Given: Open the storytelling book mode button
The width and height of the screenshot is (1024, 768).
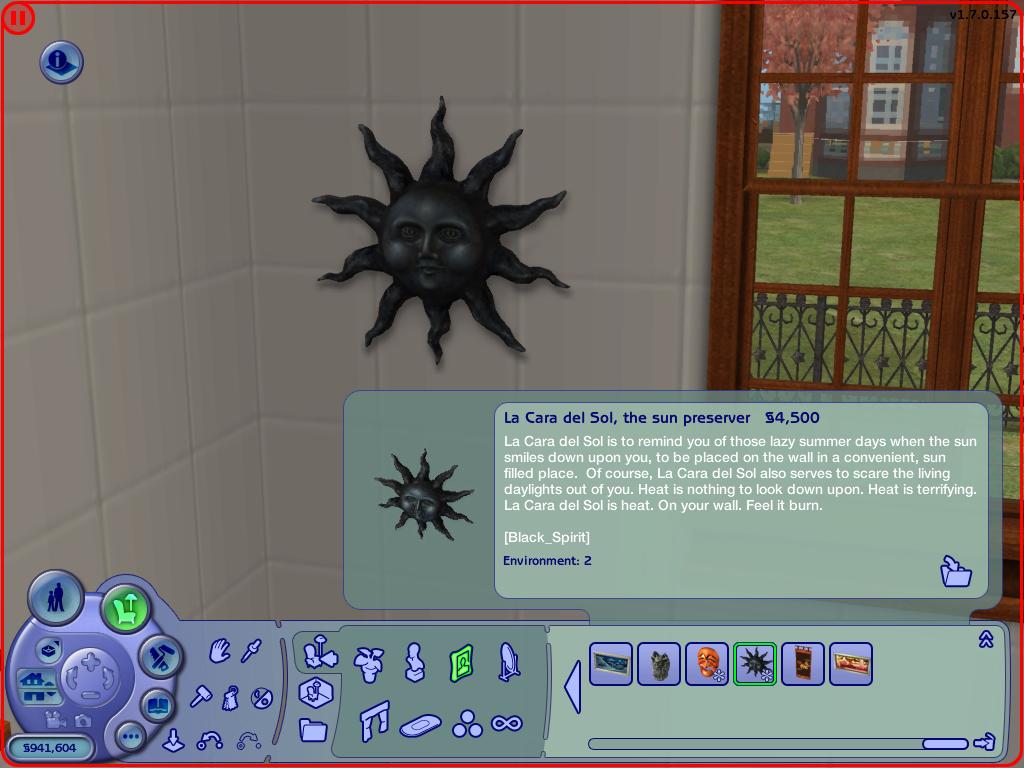Looking at the screenshot, I should 157,706.
